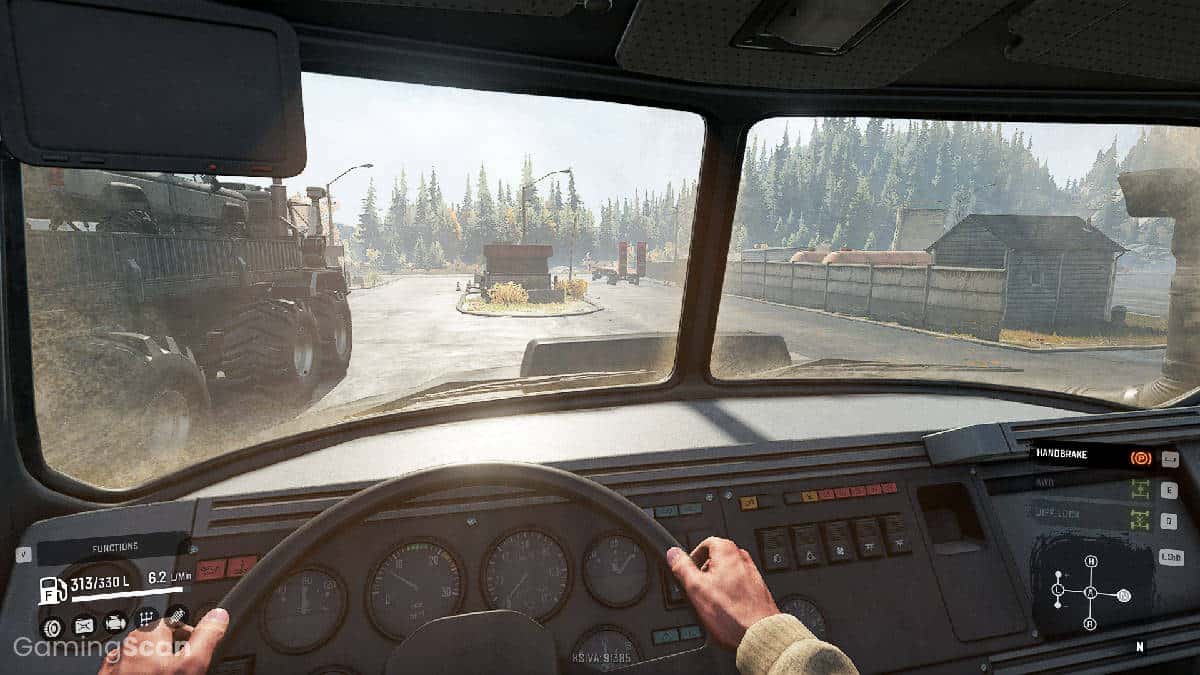This screenshot has height=675, width=1200.
Task: Toggle the Handbrake indicator
Action: [x=1139, y=458]
